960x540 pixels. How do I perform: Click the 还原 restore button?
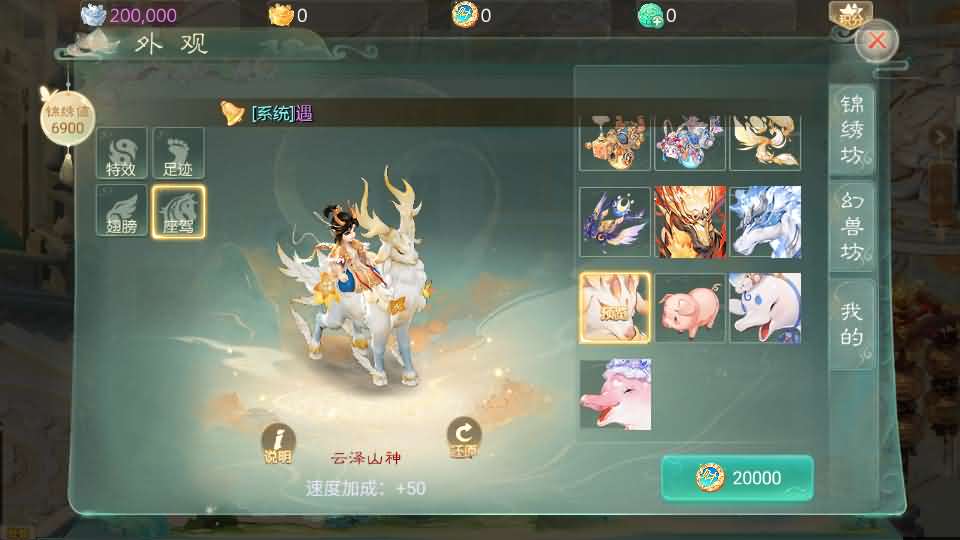coord(463,438)
